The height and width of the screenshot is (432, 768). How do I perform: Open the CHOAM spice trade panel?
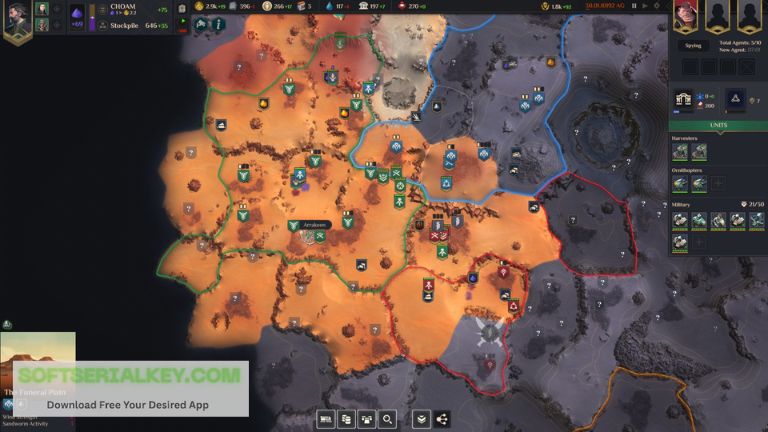click(x=123, y=6)
